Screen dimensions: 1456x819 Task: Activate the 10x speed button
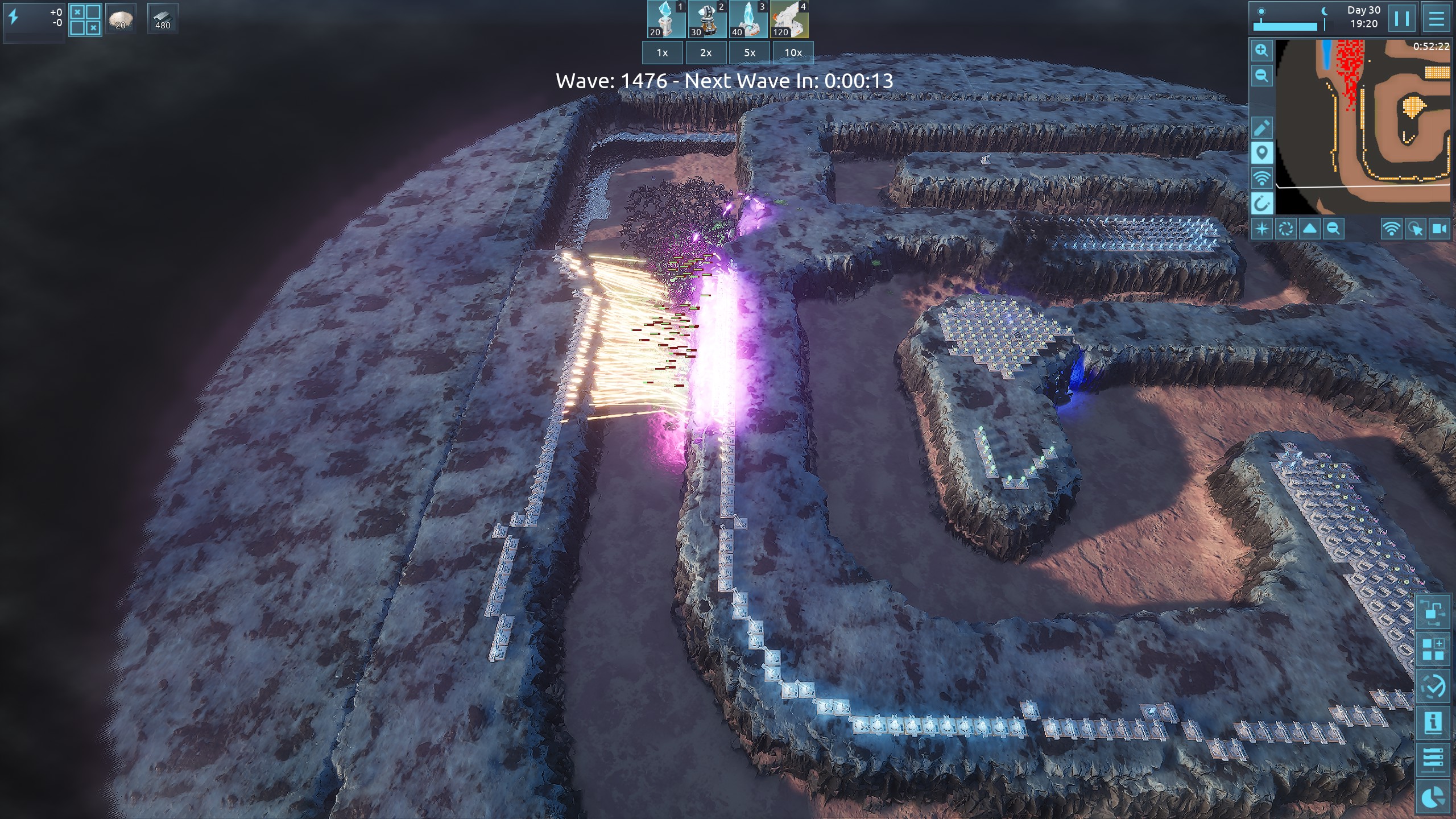point(793,53)
